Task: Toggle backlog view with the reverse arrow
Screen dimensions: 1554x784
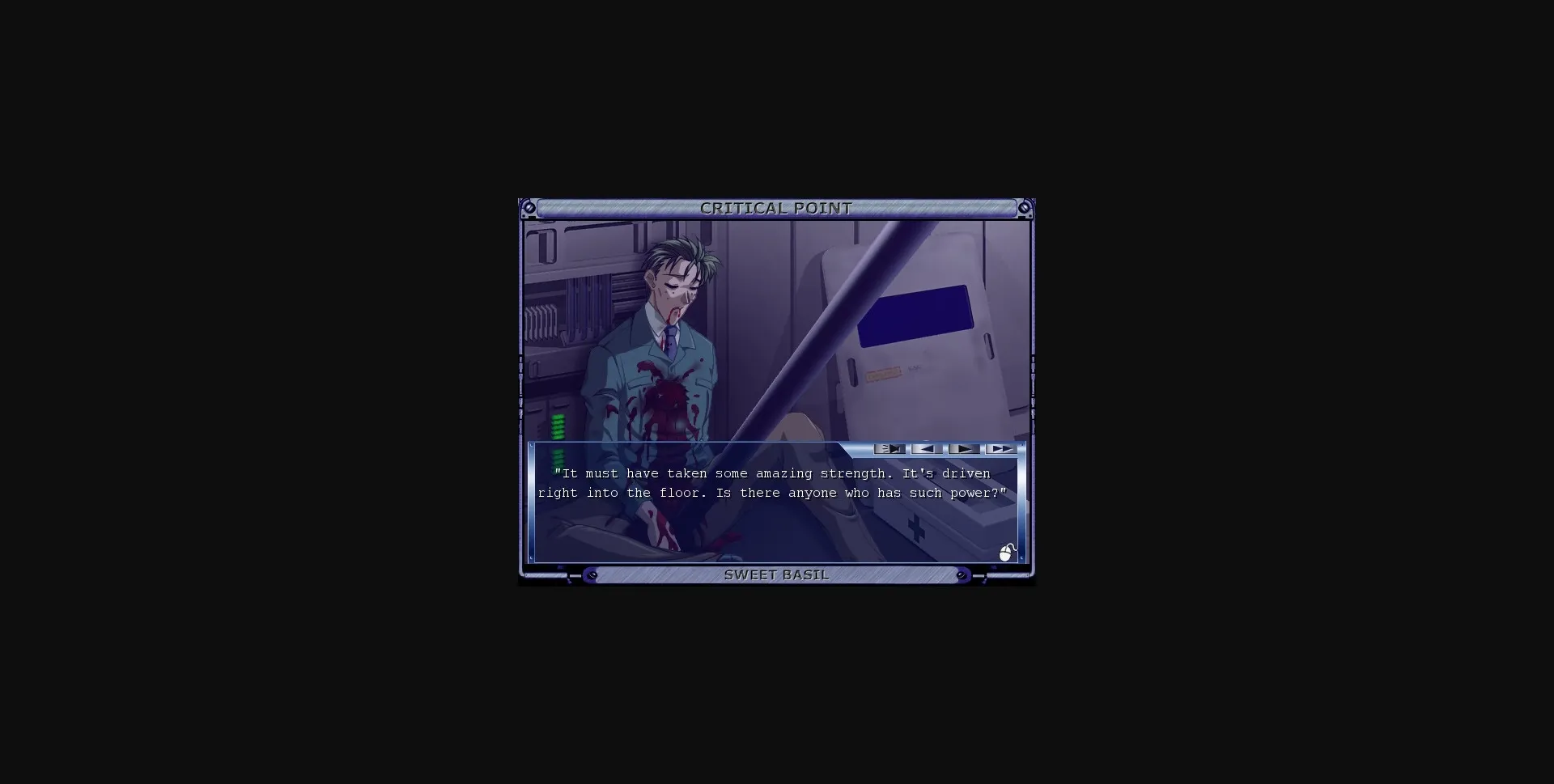Action: tap(925, 449)
